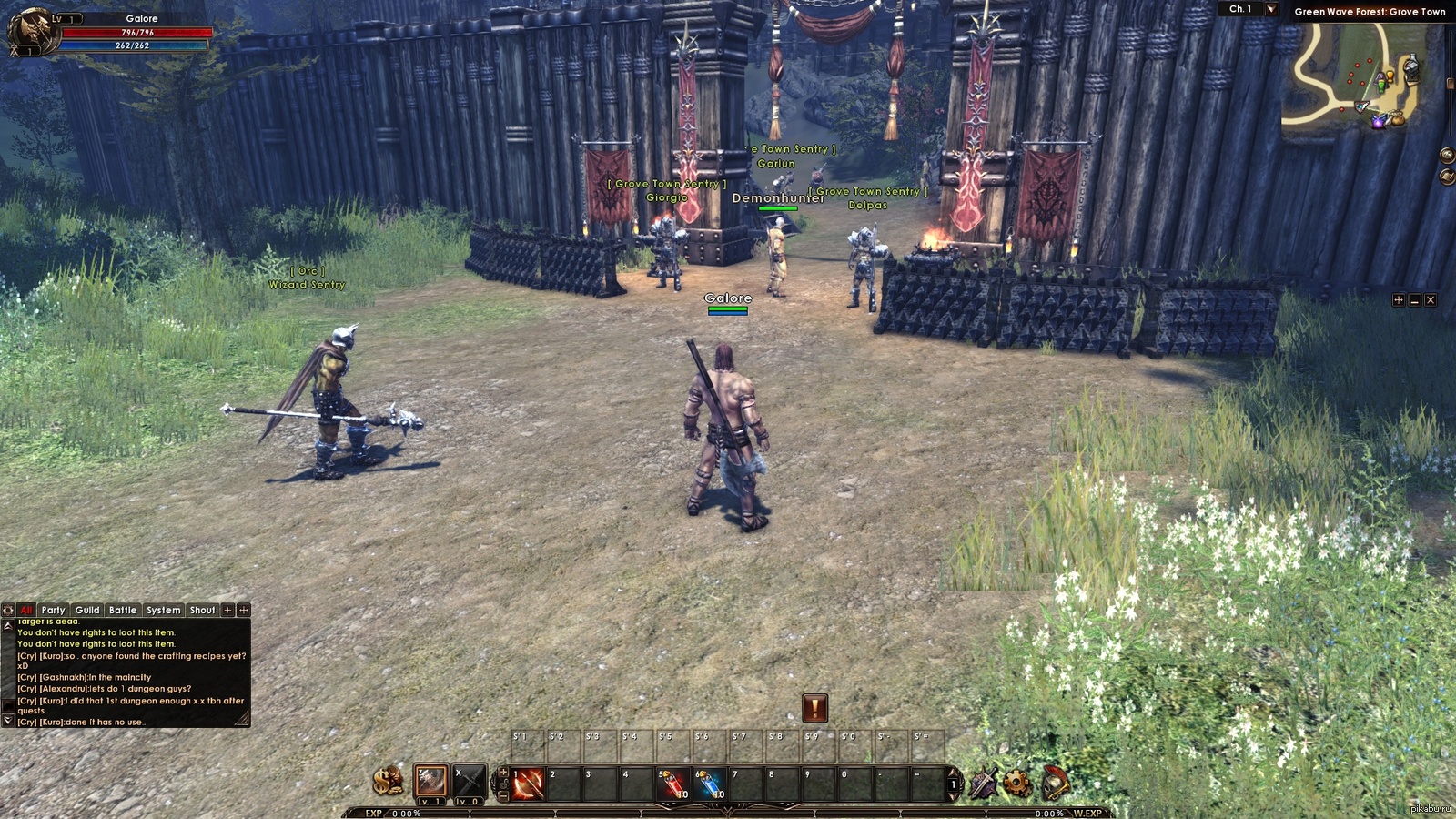Select the Z weapon stance slot
This screenshot has width=1456, height=819.
point(430,781)
